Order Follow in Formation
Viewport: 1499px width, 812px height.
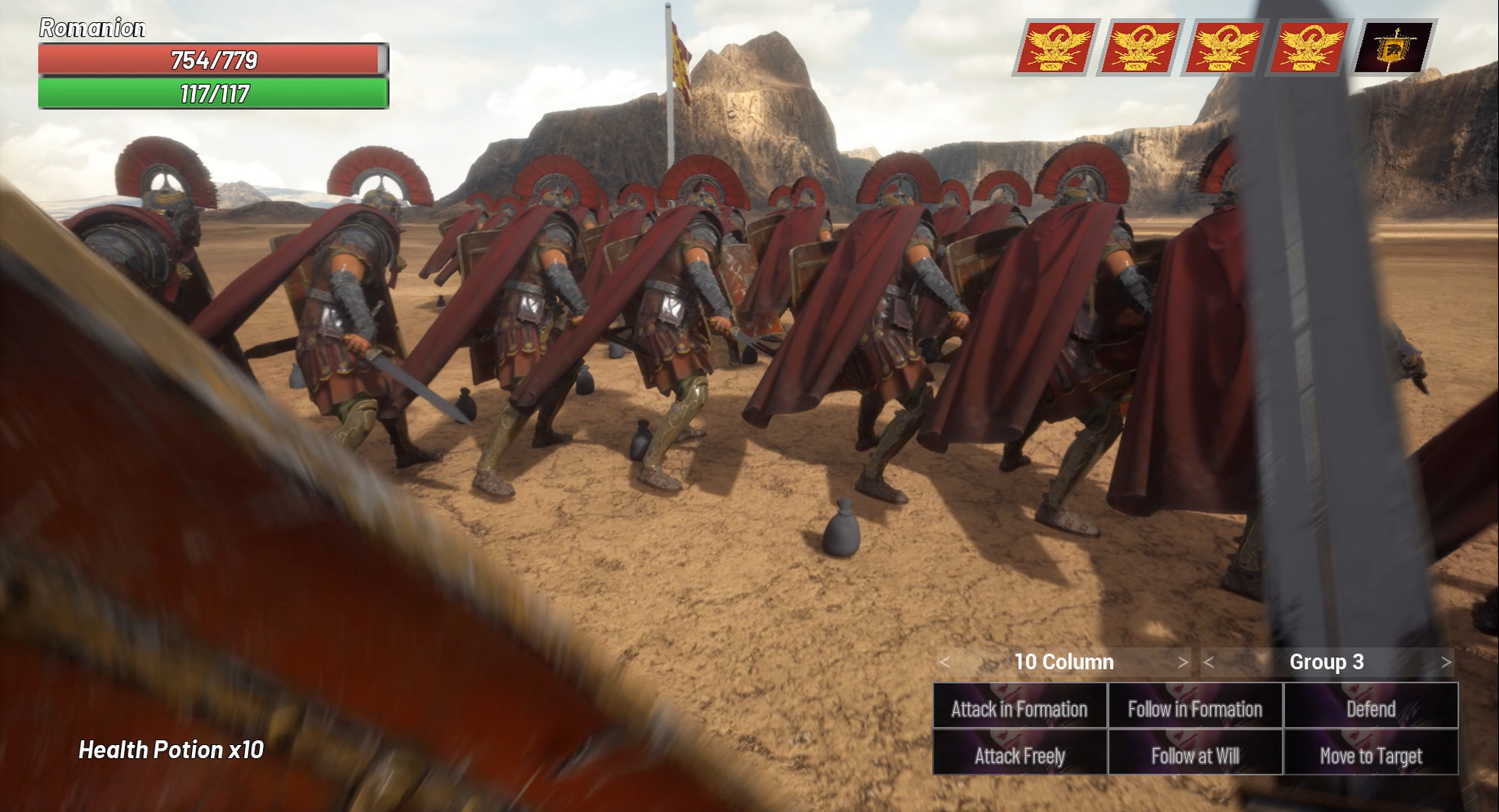[1194, 709]
